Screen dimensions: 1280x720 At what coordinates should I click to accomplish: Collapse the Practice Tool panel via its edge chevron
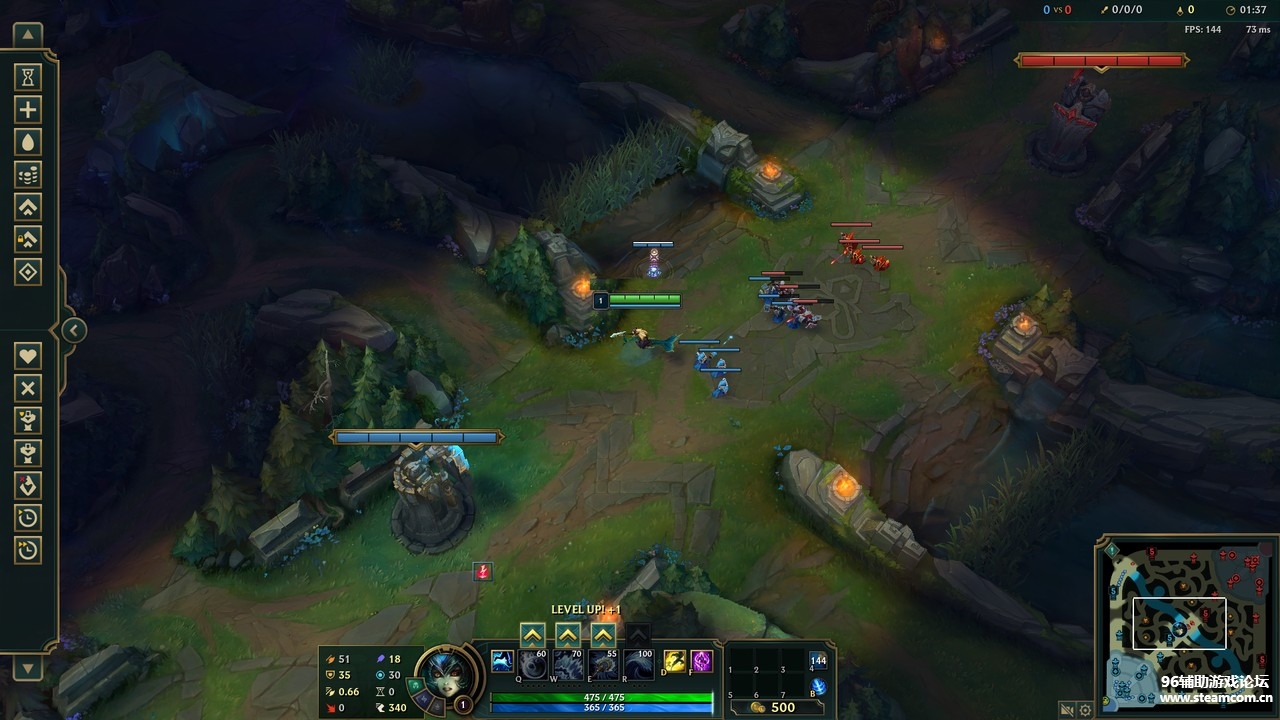(x=73, y=328)
